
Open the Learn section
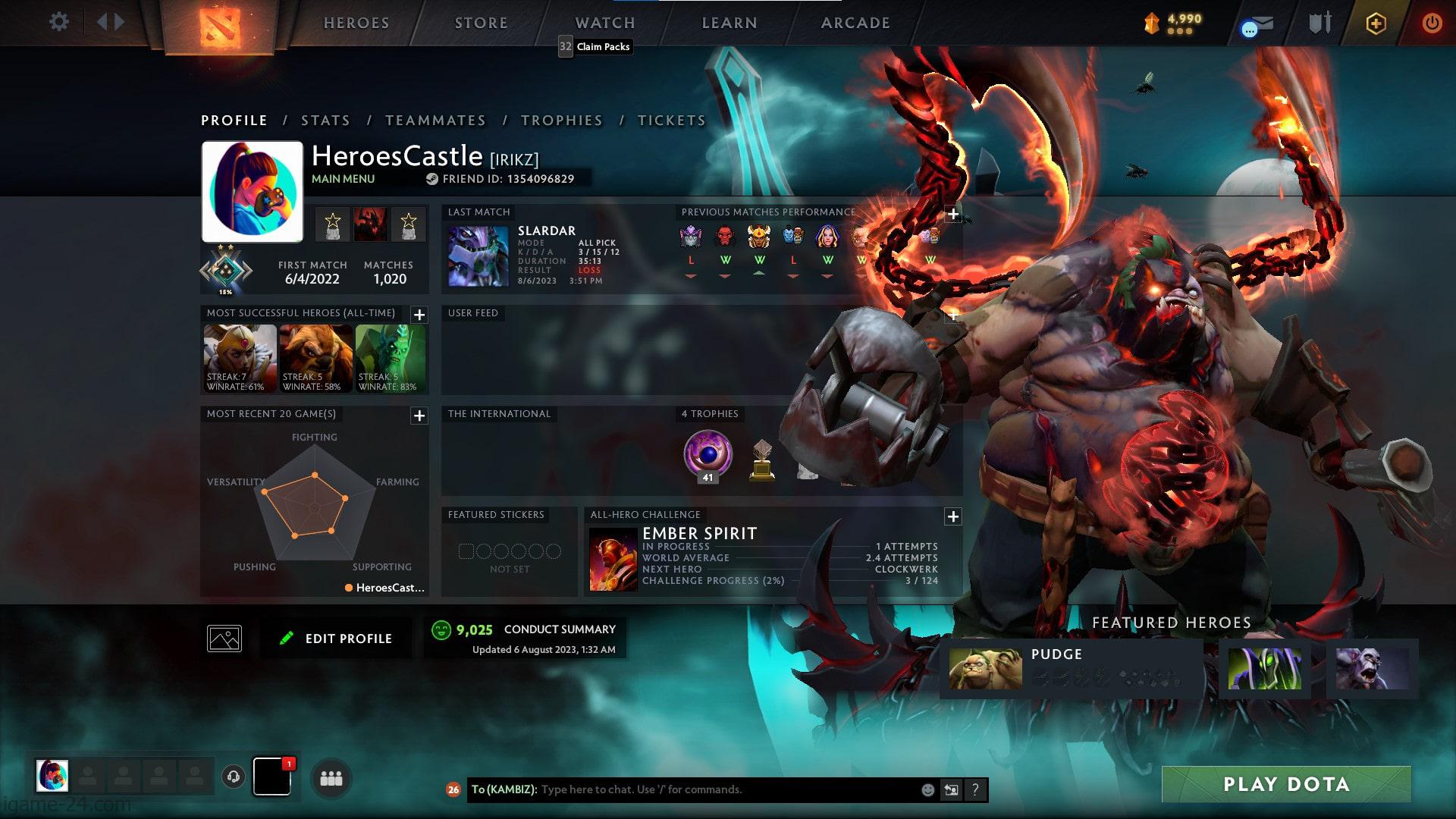[729, 23]
